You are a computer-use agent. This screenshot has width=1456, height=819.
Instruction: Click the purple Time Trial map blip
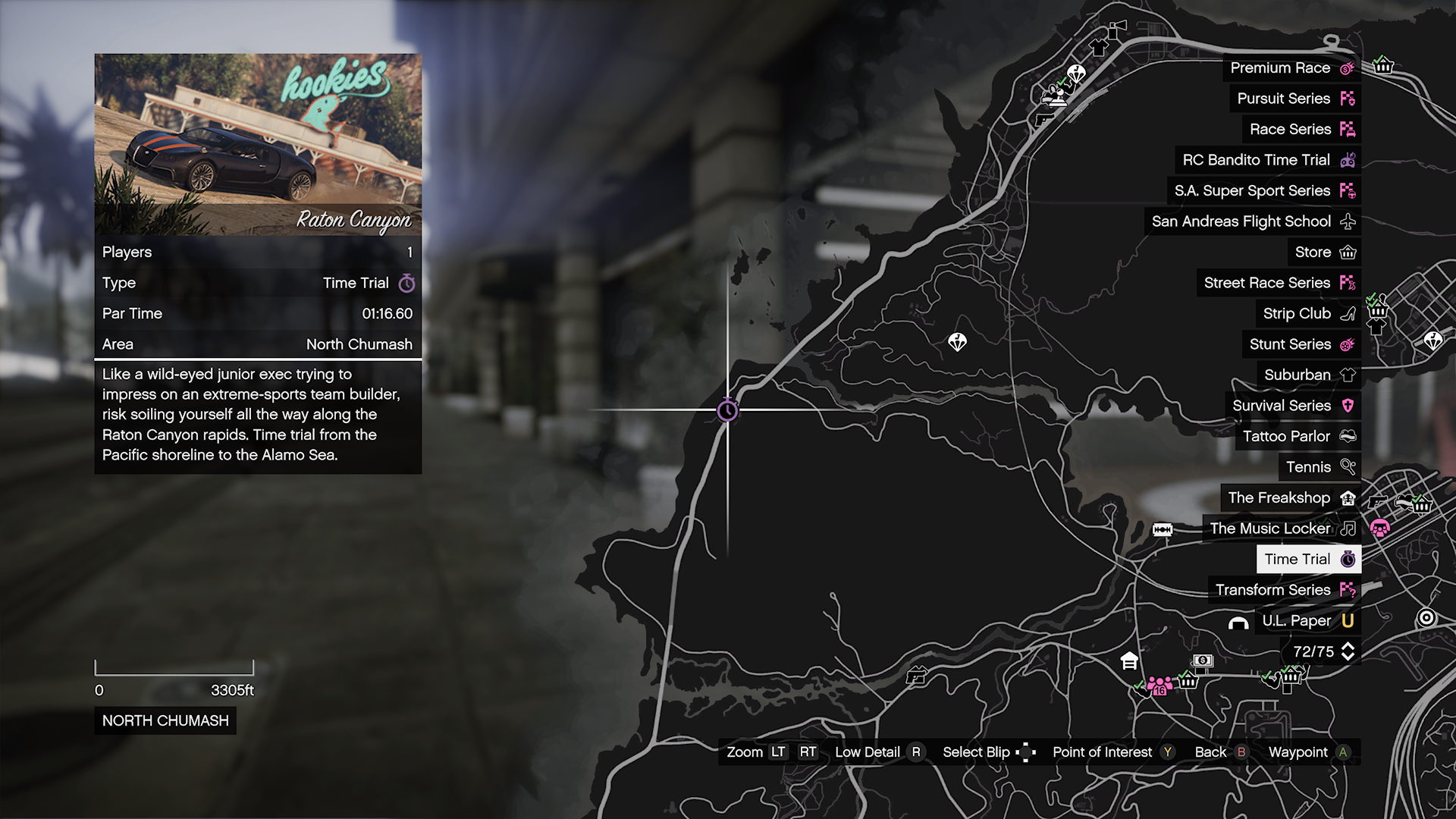pyautogui.click(x=727, y=411)
